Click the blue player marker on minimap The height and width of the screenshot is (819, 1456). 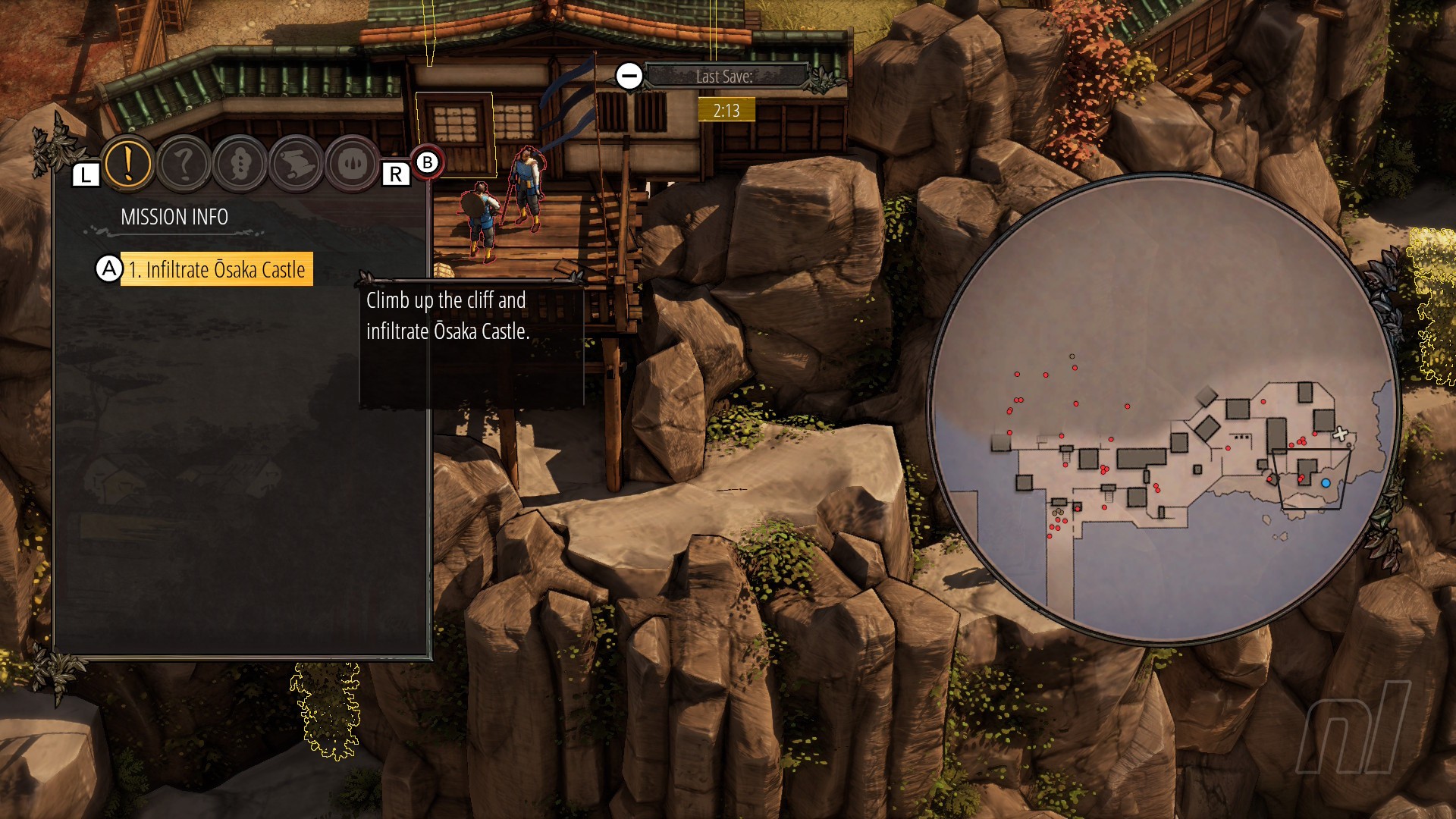pyautogui.click(x=1326, y=483)
